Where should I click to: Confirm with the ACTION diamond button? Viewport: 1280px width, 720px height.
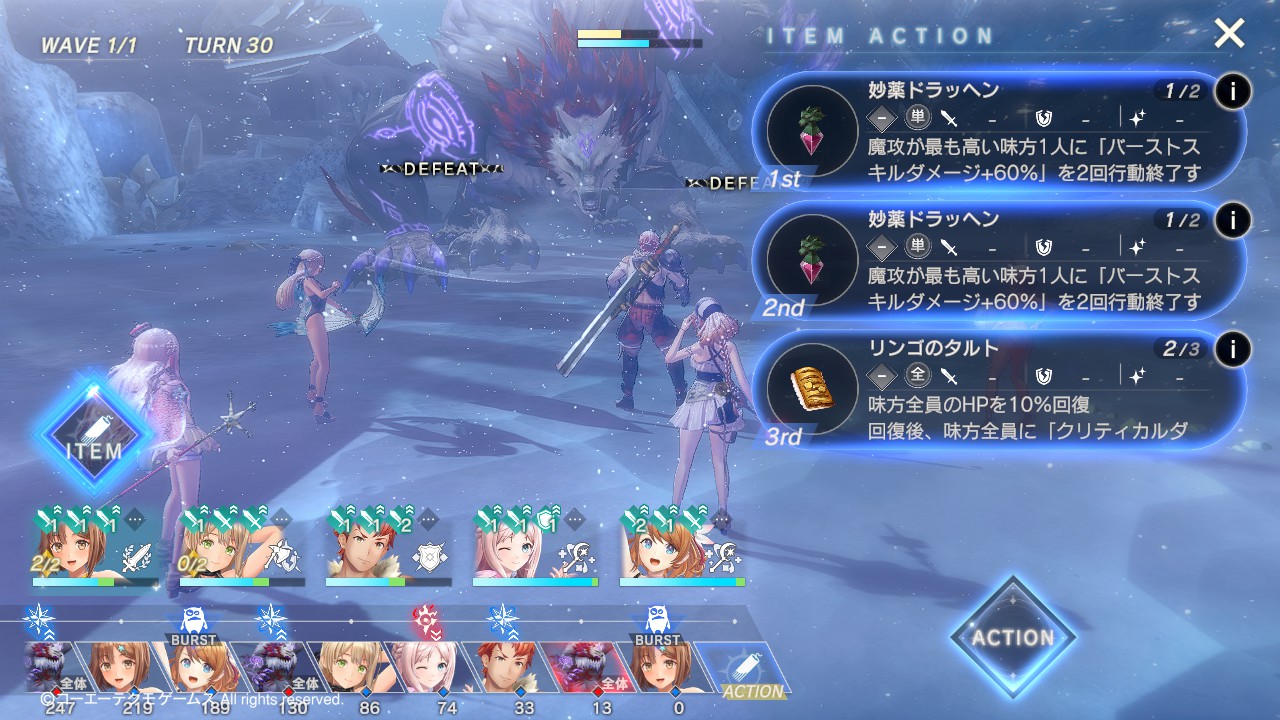(x=1013, y=637)
